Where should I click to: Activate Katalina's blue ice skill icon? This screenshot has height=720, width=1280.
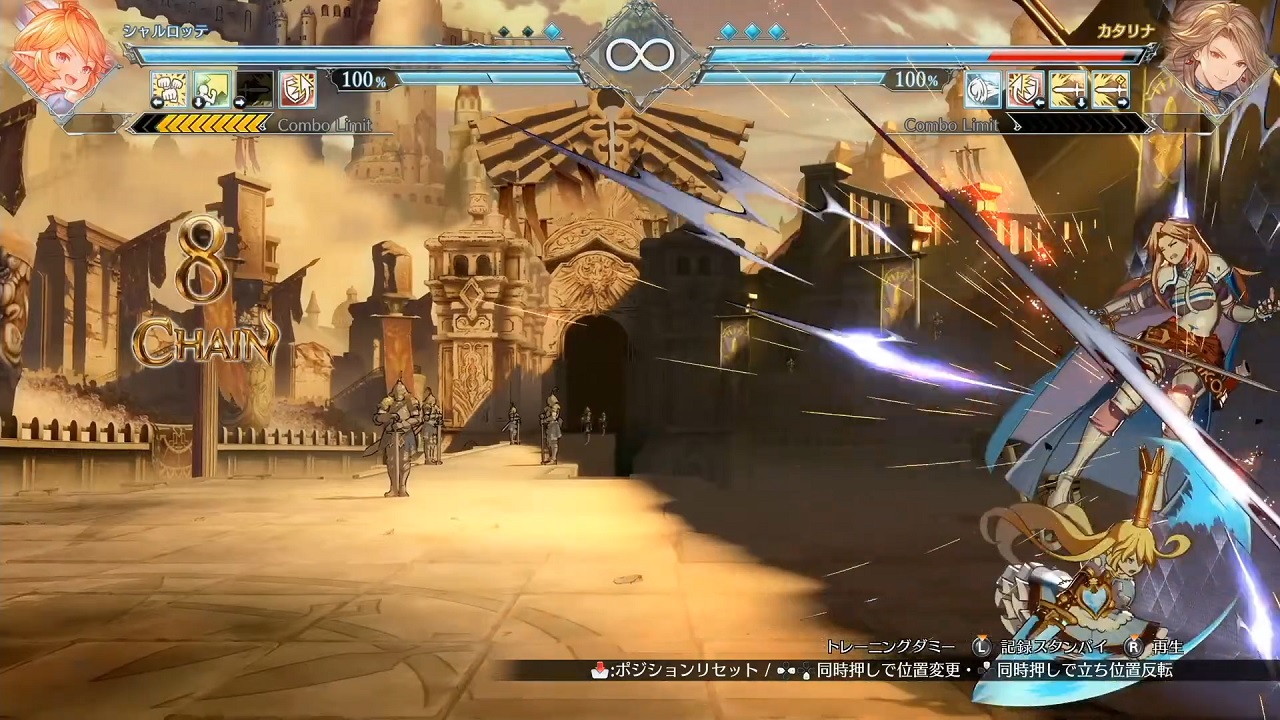click(983, 89)
